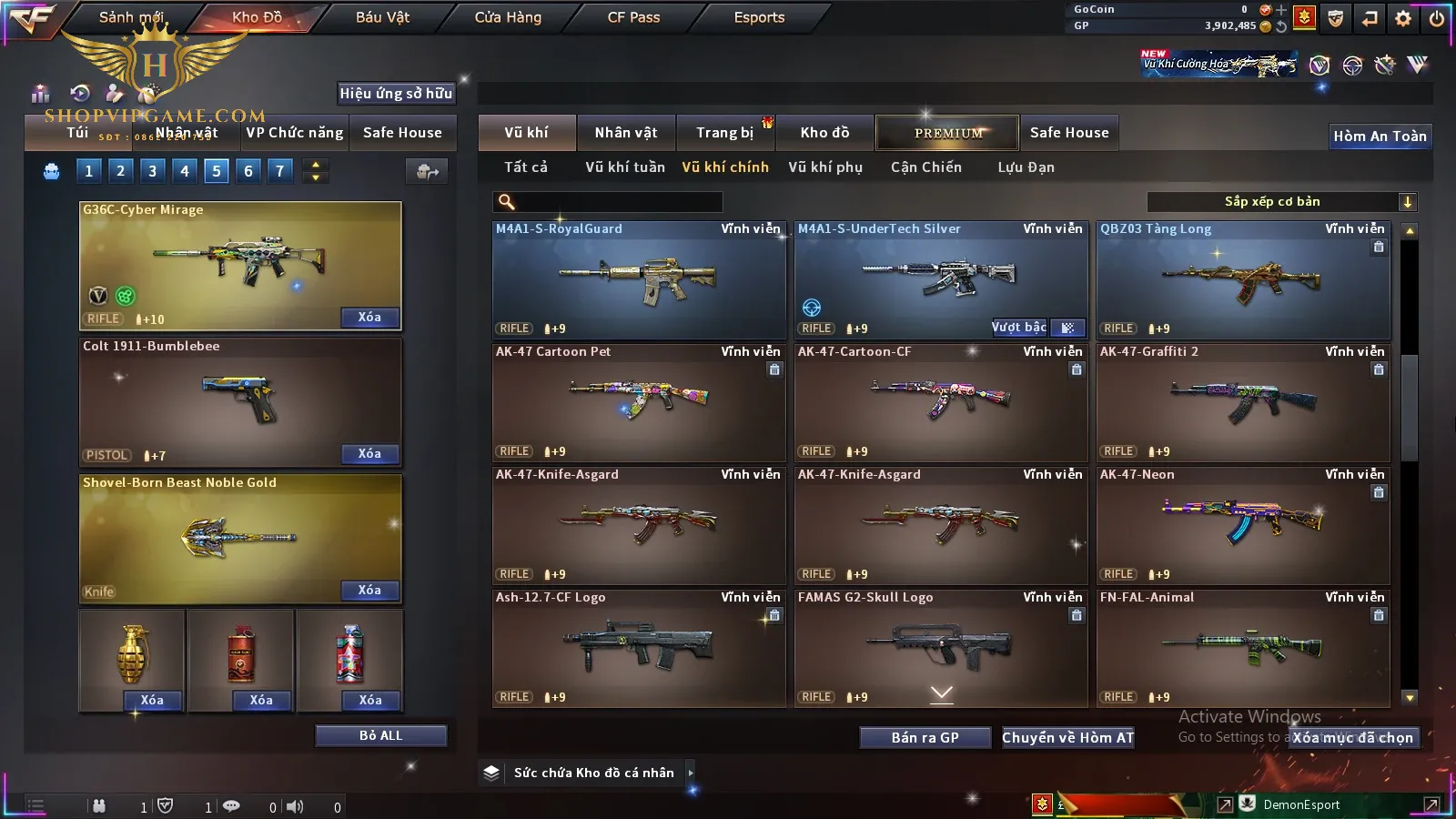
Task: Open the Hòm An Toàn vault
Action: point(1380,136)
